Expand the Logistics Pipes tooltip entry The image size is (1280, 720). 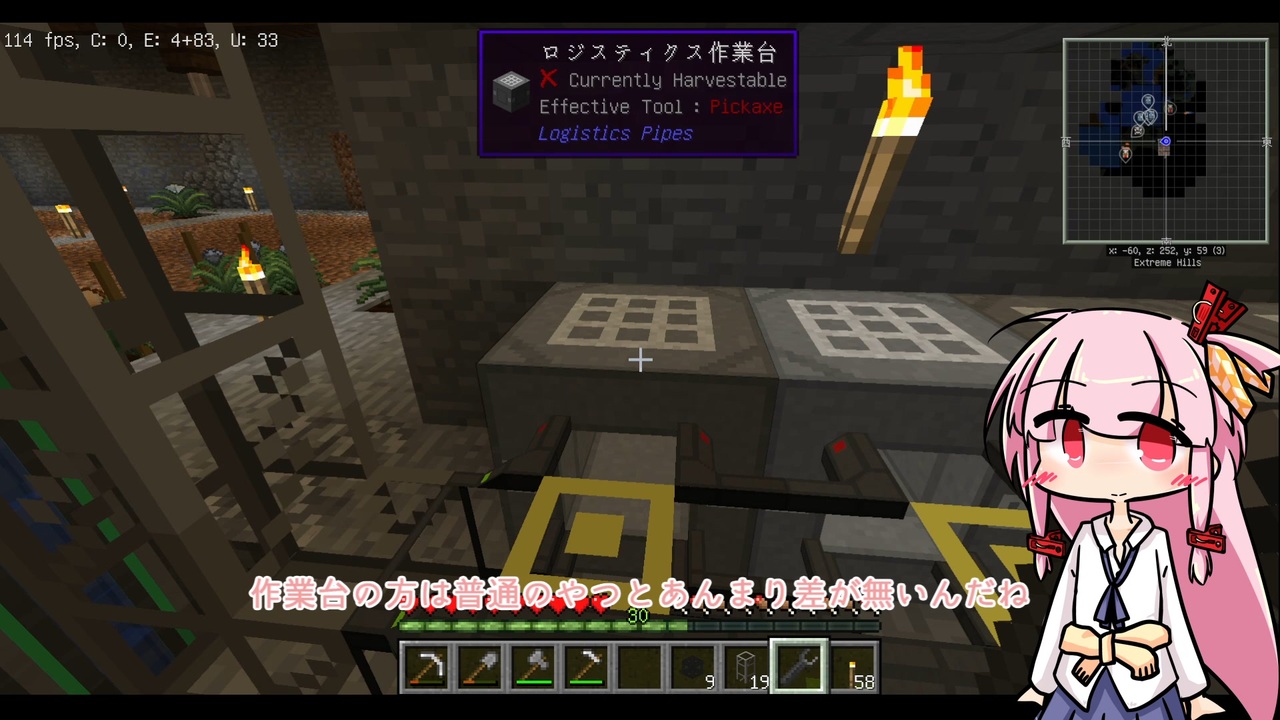tap(615, 133)
